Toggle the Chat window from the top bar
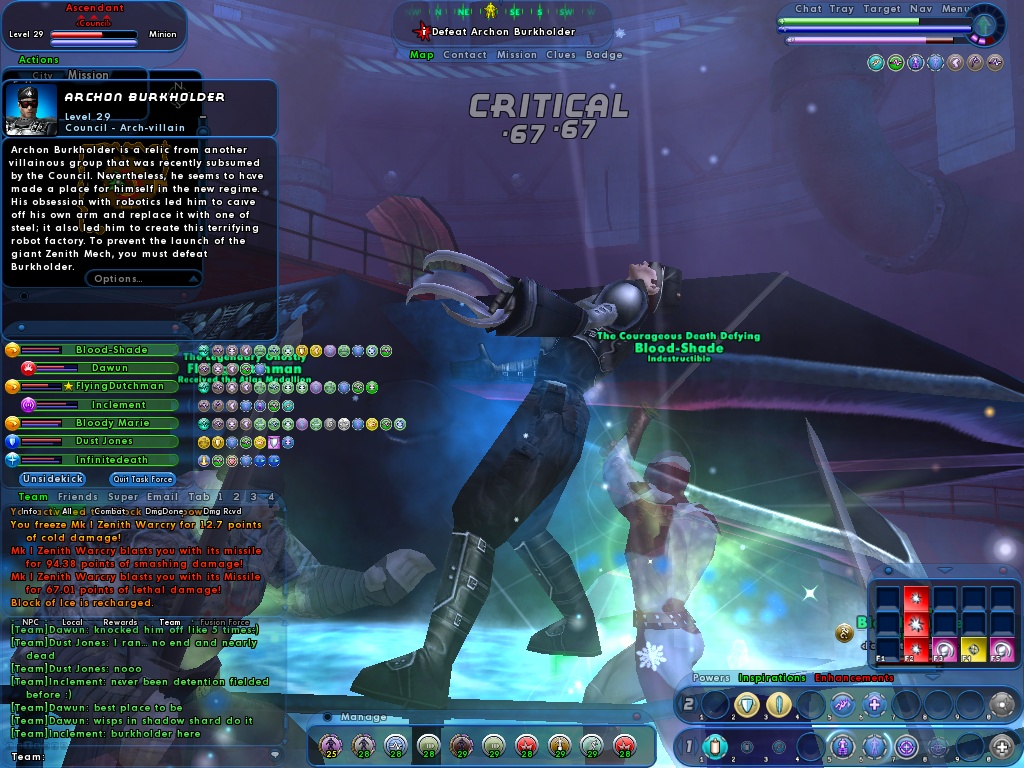 coord(808,9)
